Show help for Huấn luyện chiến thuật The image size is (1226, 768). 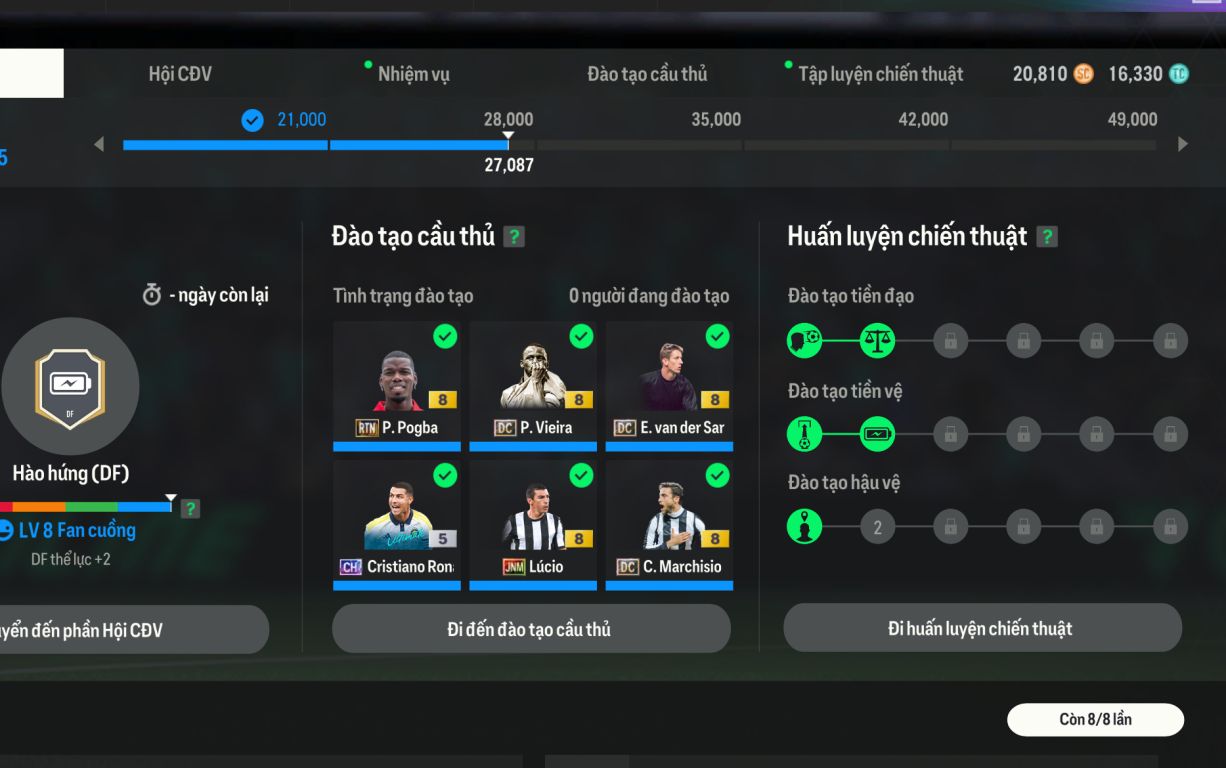pyautogui.click(x=1047, y=237)
